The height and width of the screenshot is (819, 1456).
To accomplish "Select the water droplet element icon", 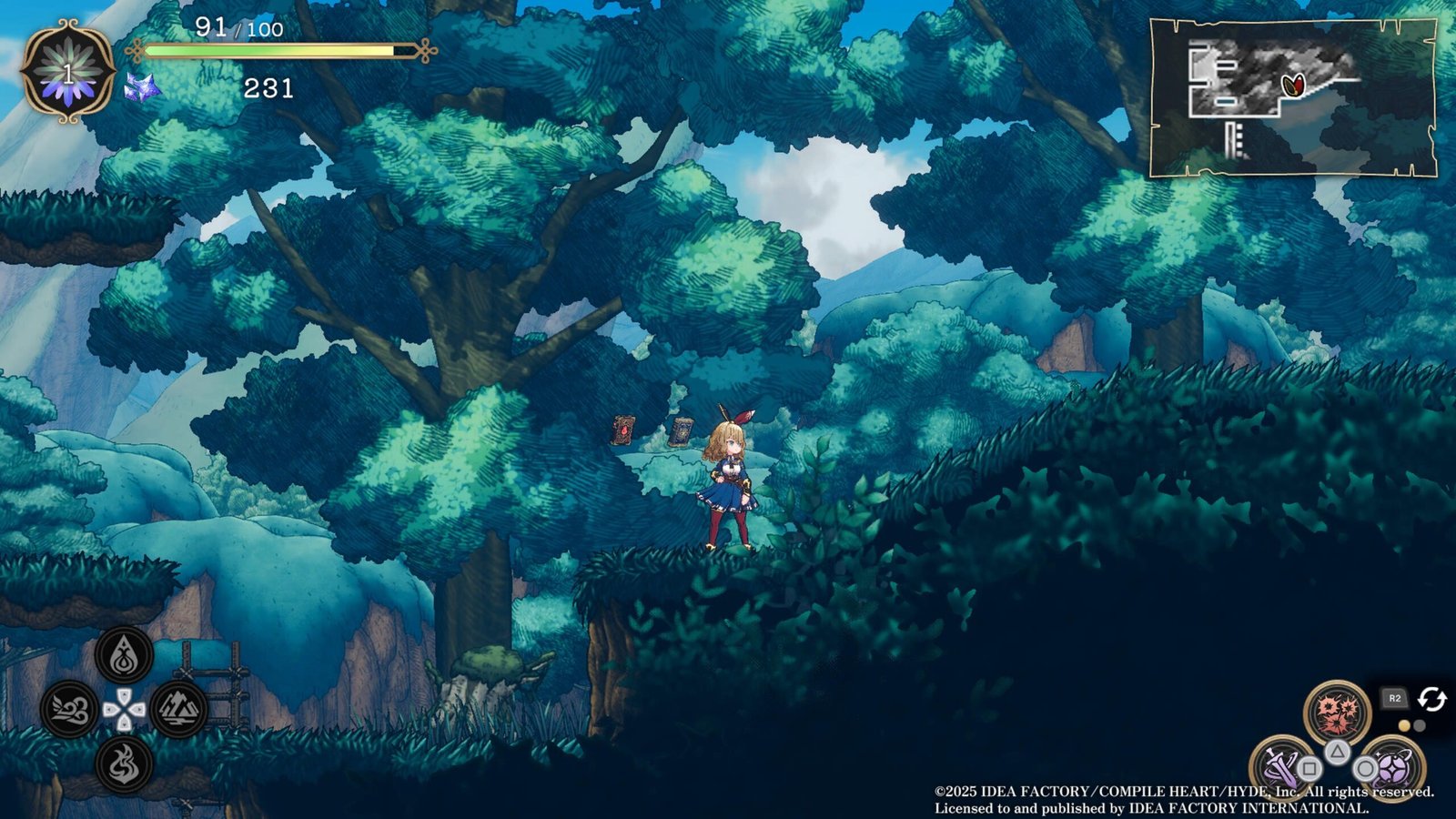I will coord(124,654).
